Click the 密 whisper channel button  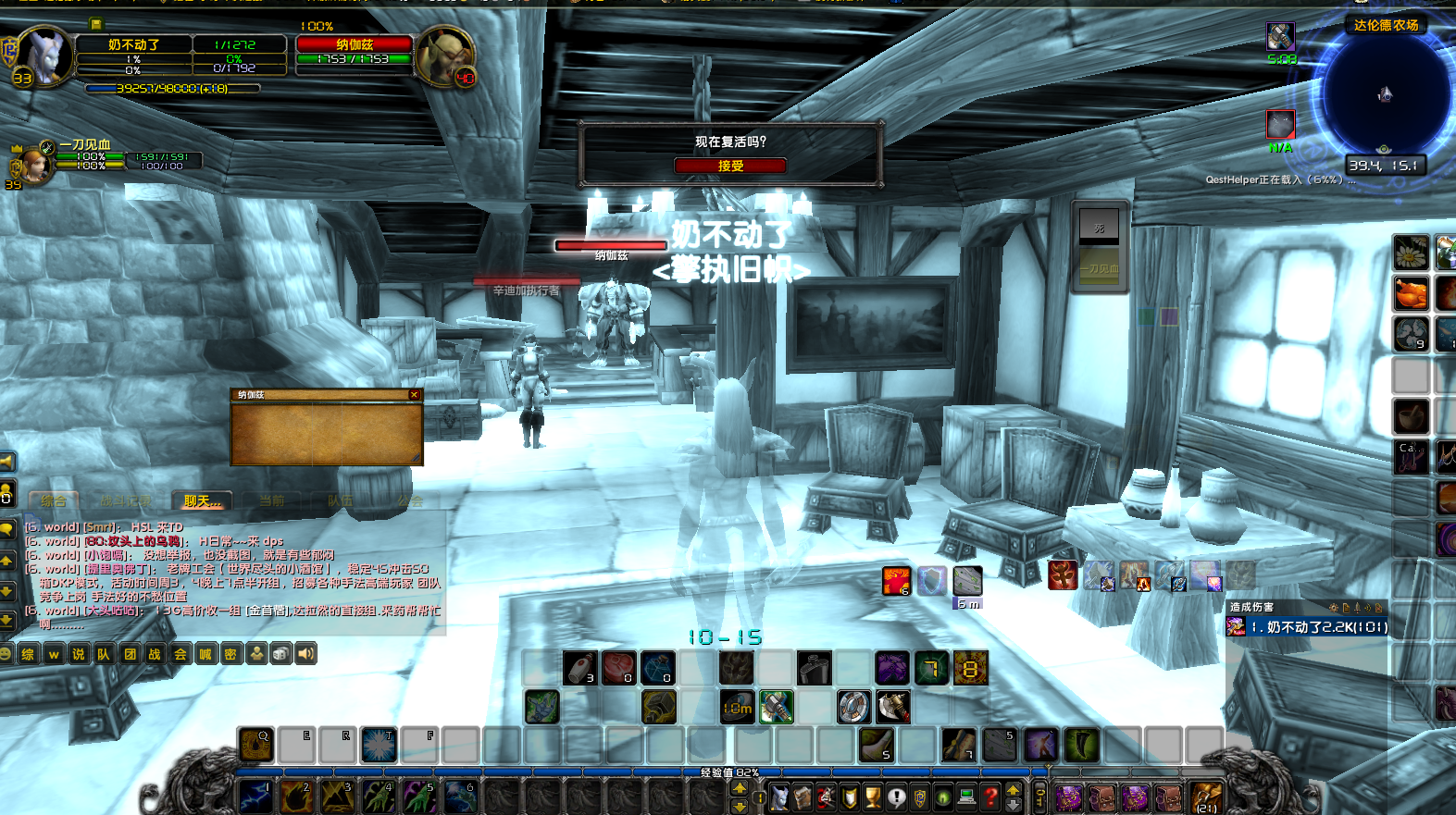[230, 654]
